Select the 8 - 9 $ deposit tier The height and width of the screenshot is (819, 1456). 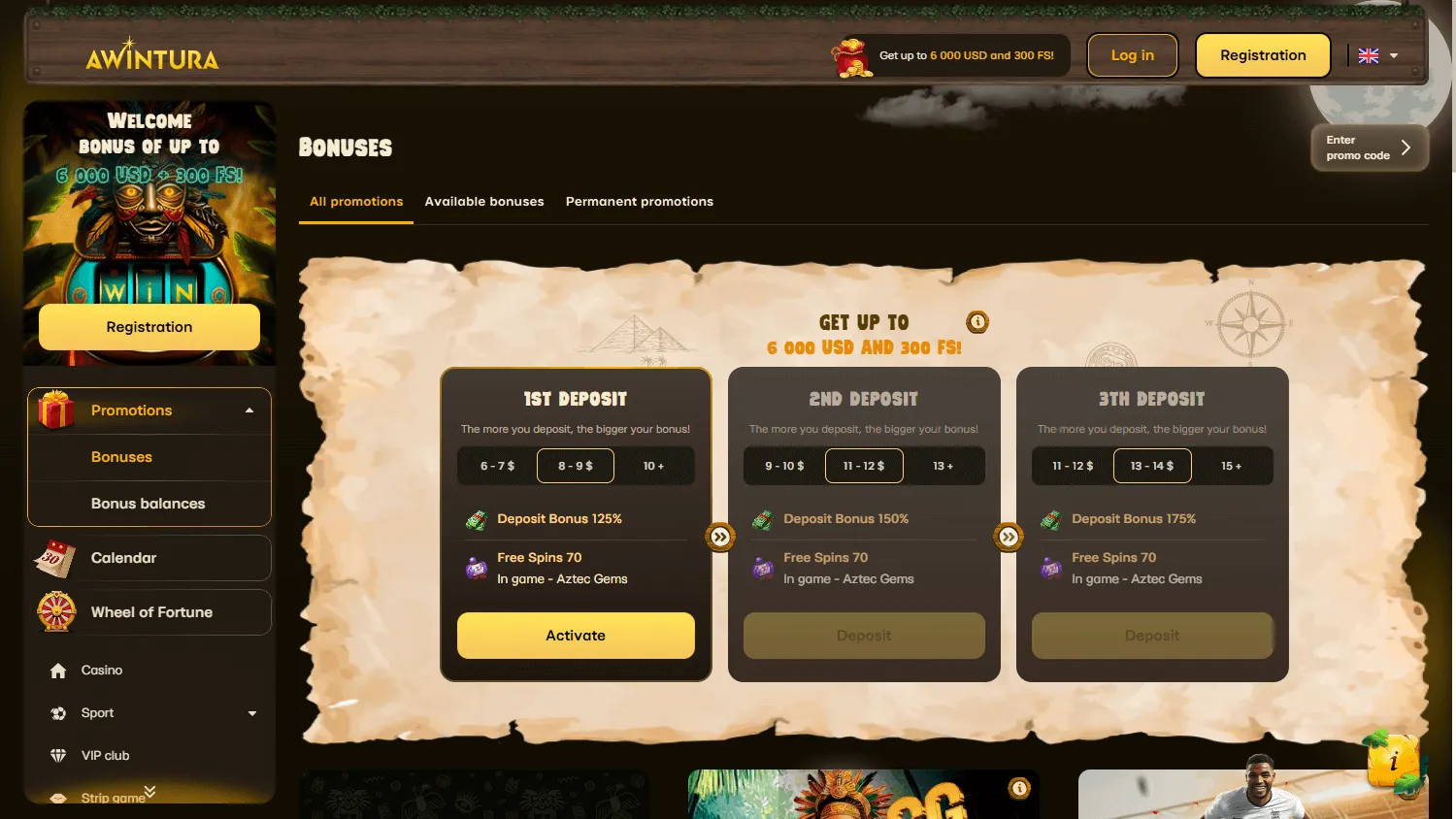[575, 466]
